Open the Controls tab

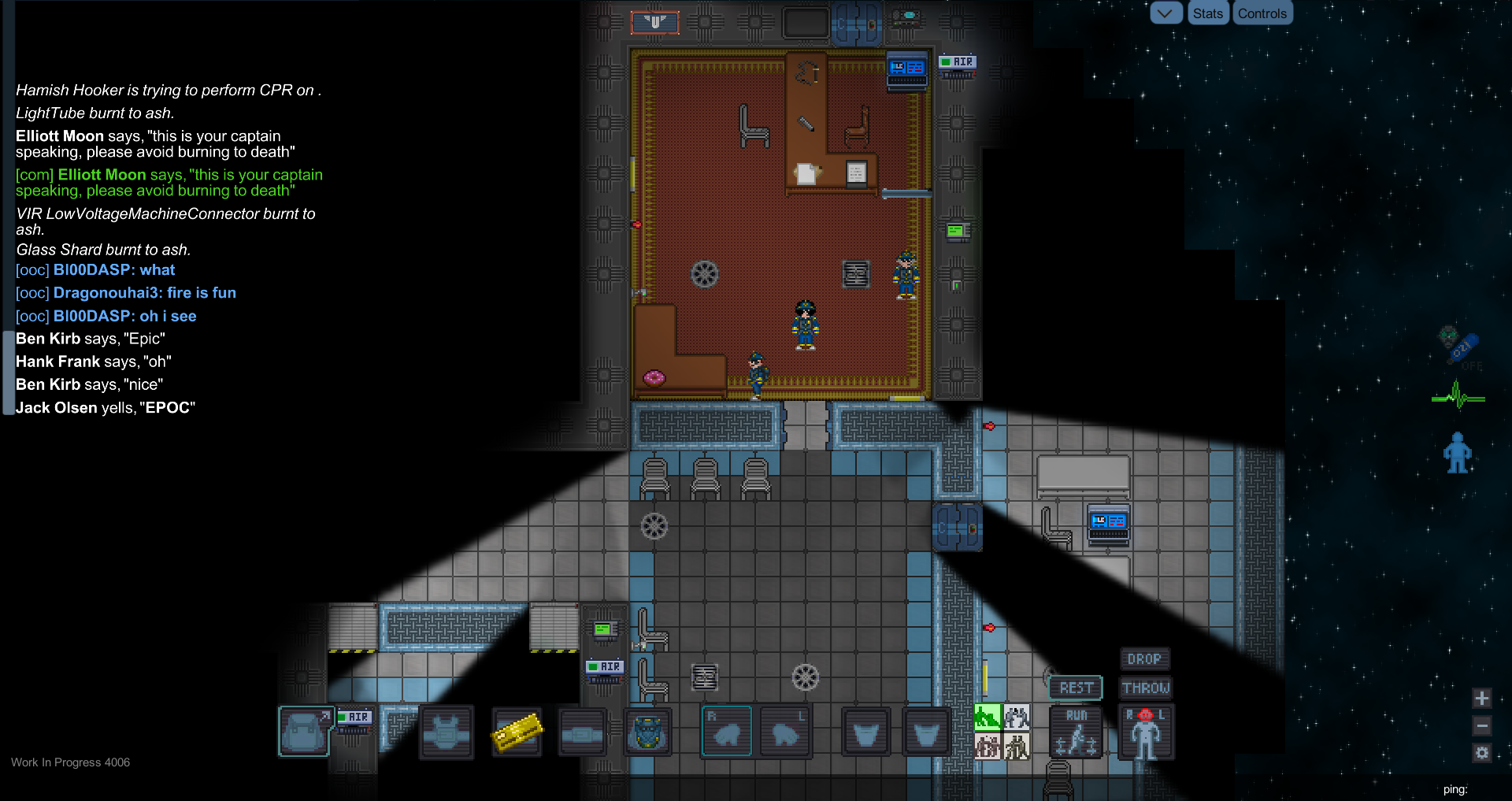click(x=1262, y=13)
